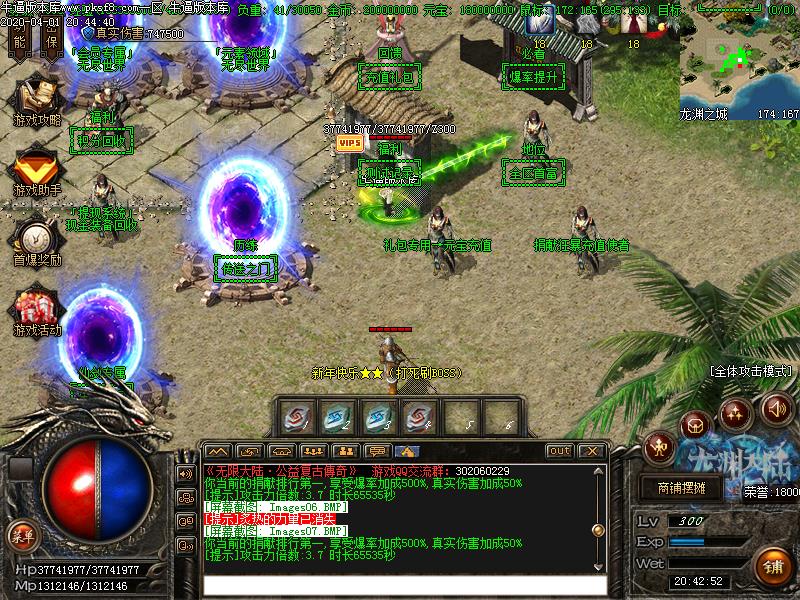Open the 游戏活动 events gift icon

(x=36, y=308)
